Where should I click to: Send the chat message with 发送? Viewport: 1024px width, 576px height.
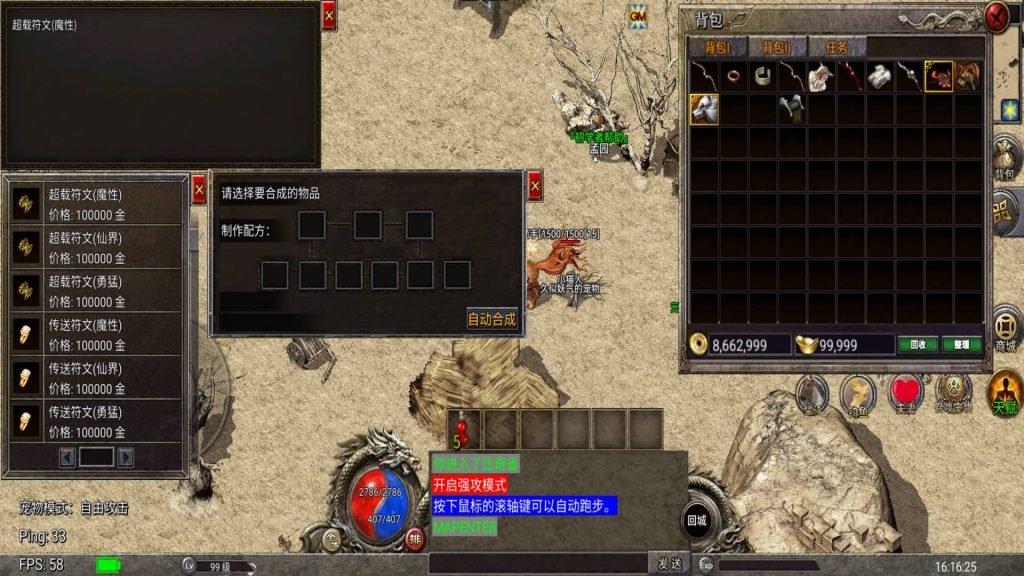(x=667, y=564)
